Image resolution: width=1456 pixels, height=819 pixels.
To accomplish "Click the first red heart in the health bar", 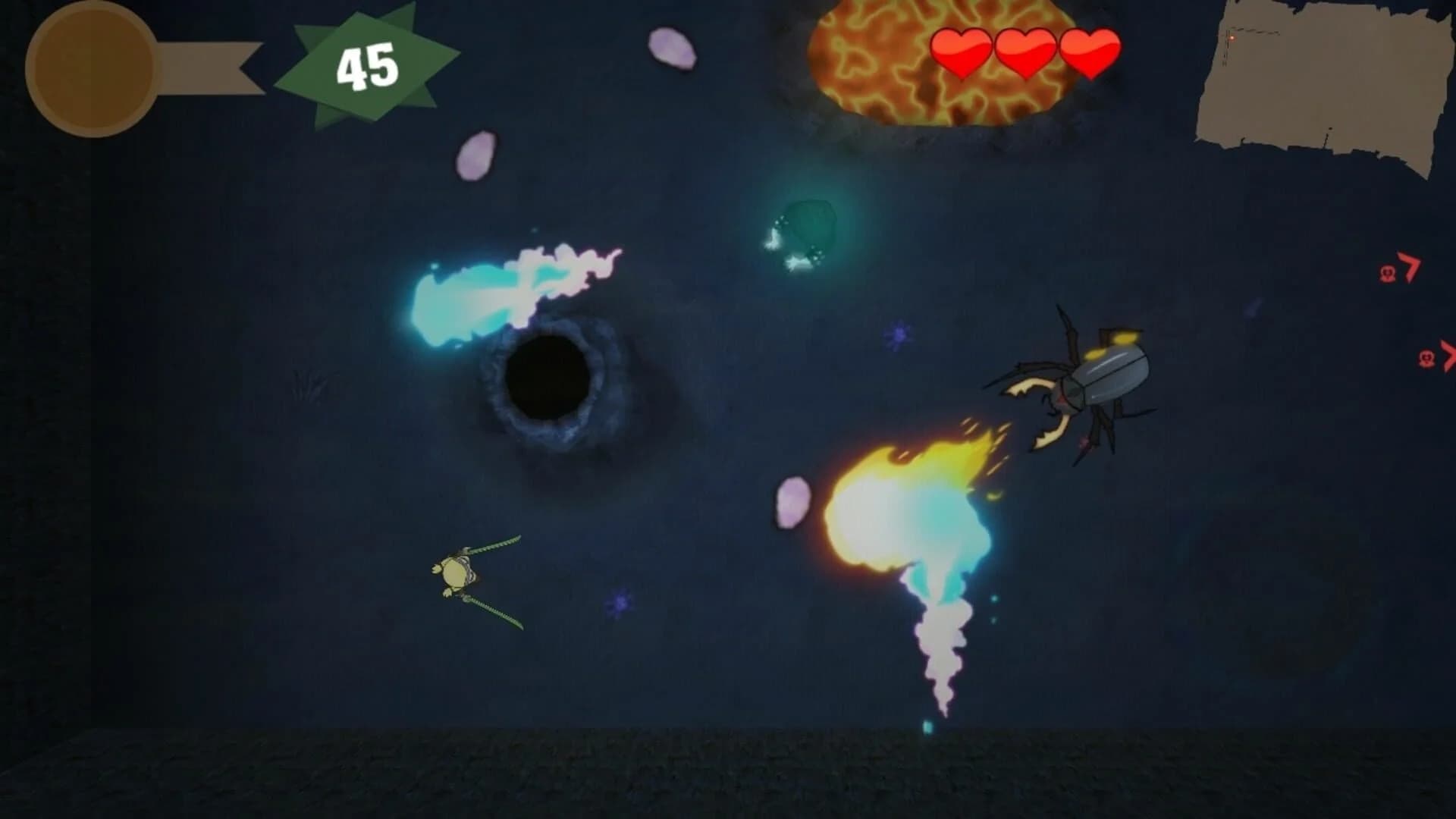I will (960, 52).
